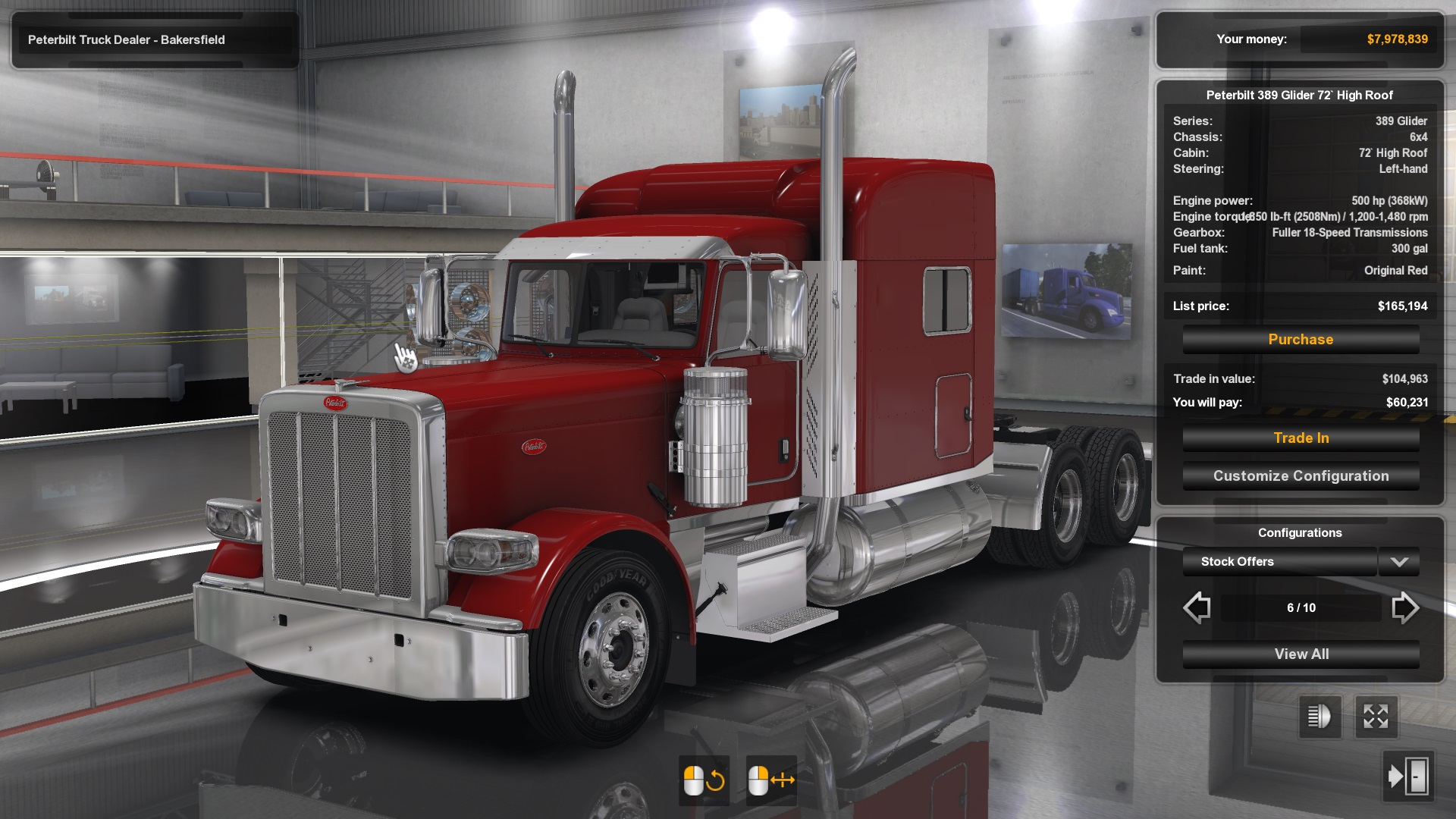This screenshot has width=1456, height=819.
Task: Toggle the fullscreen view icon
Action: tap(1376, 717)
